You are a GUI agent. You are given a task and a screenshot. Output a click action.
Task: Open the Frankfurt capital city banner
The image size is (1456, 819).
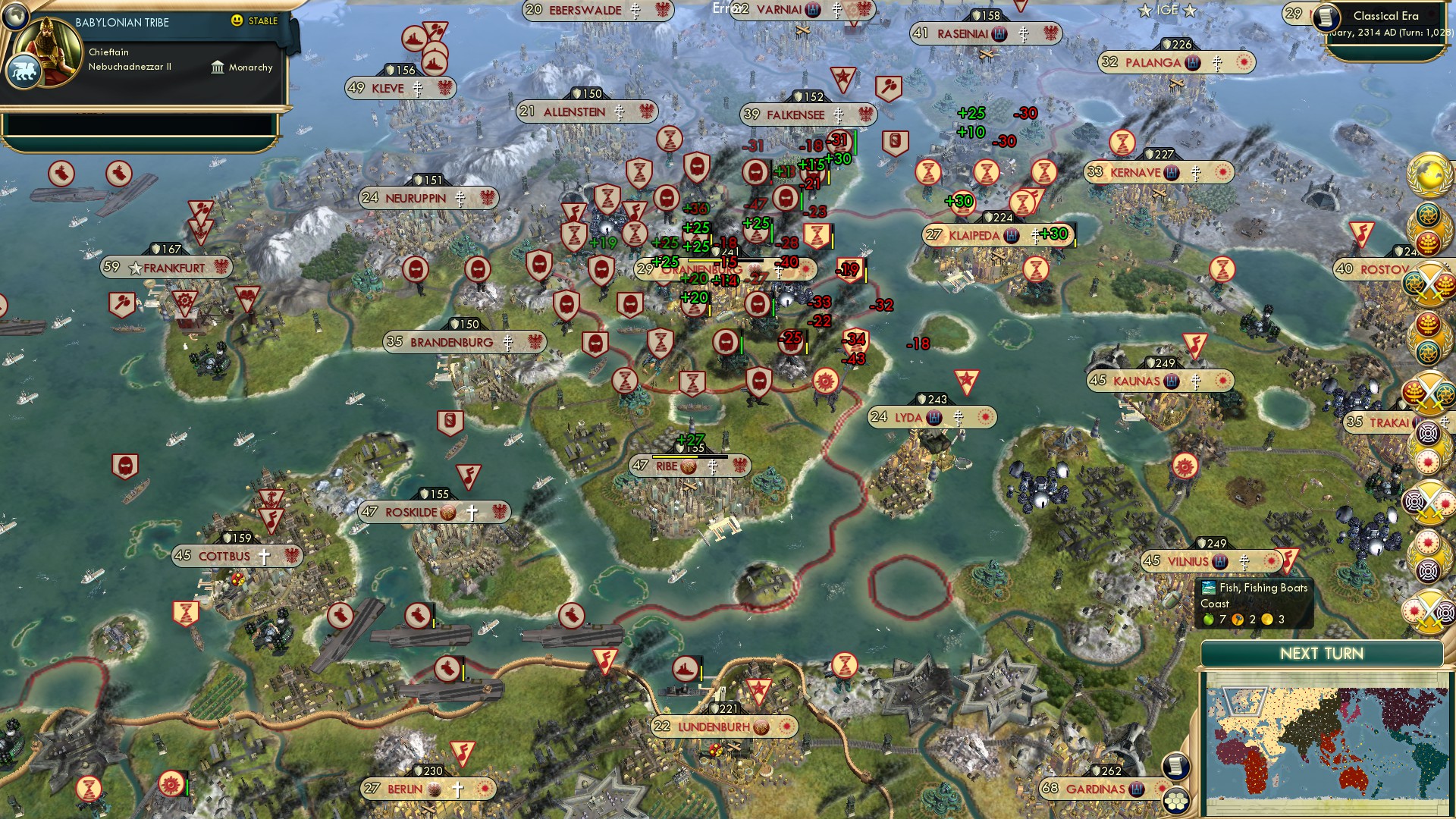pyautogui.click(x=167, y=268)
